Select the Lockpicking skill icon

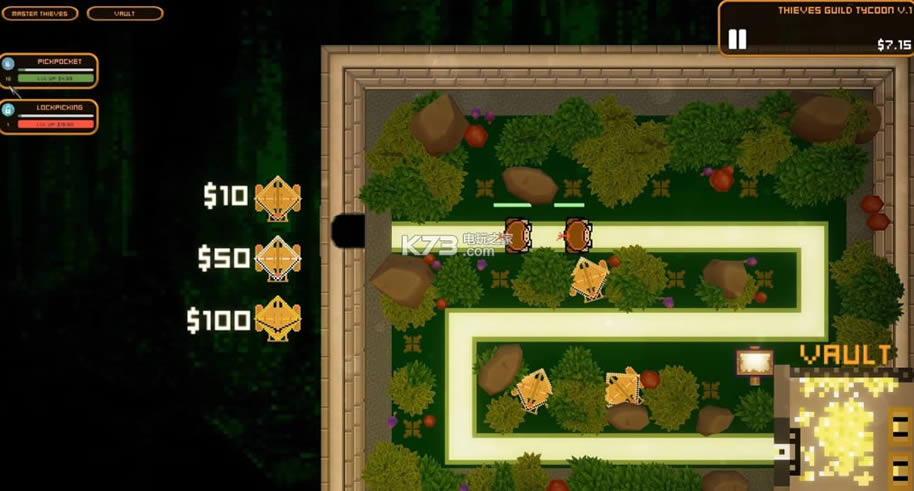8,110
